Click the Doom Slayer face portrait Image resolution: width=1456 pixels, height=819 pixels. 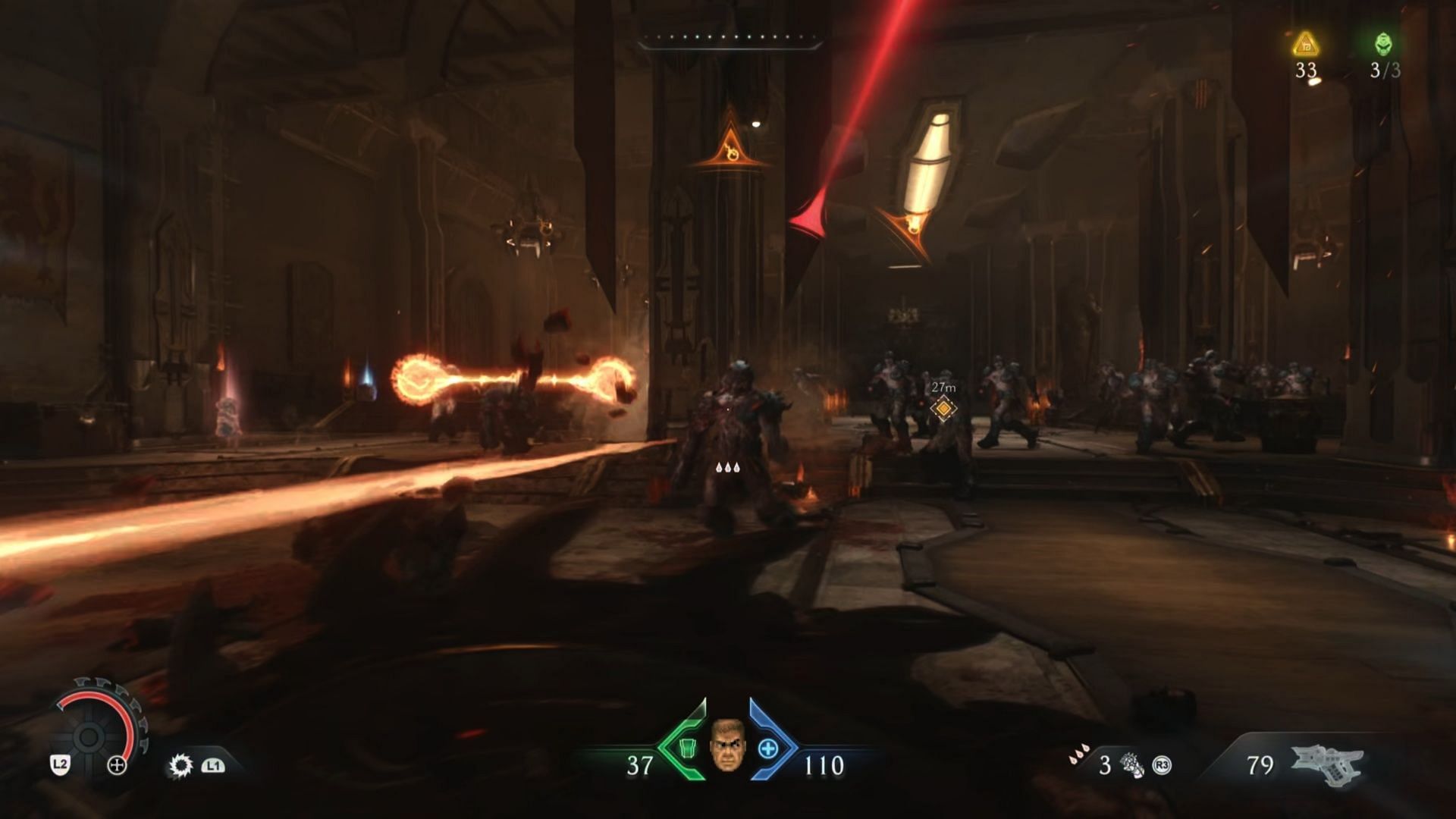tap(727, 746)
